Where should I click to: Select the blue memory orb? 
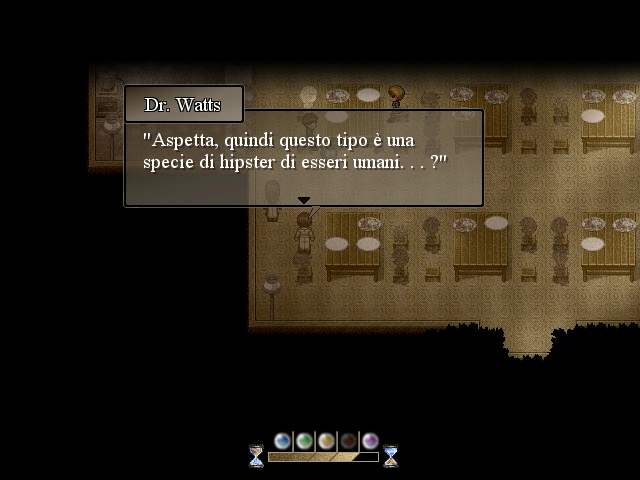[x=282, y=440]
